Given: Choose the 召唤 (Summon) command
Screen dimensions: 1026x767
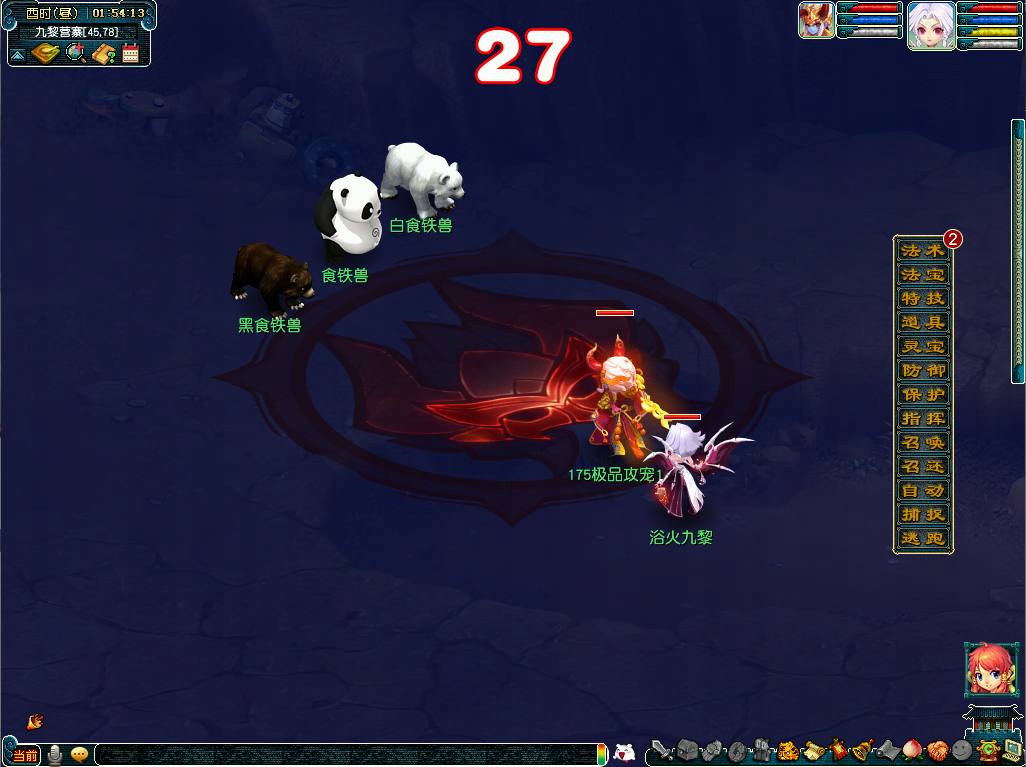Looking at the screenshot, I should 921,442.
